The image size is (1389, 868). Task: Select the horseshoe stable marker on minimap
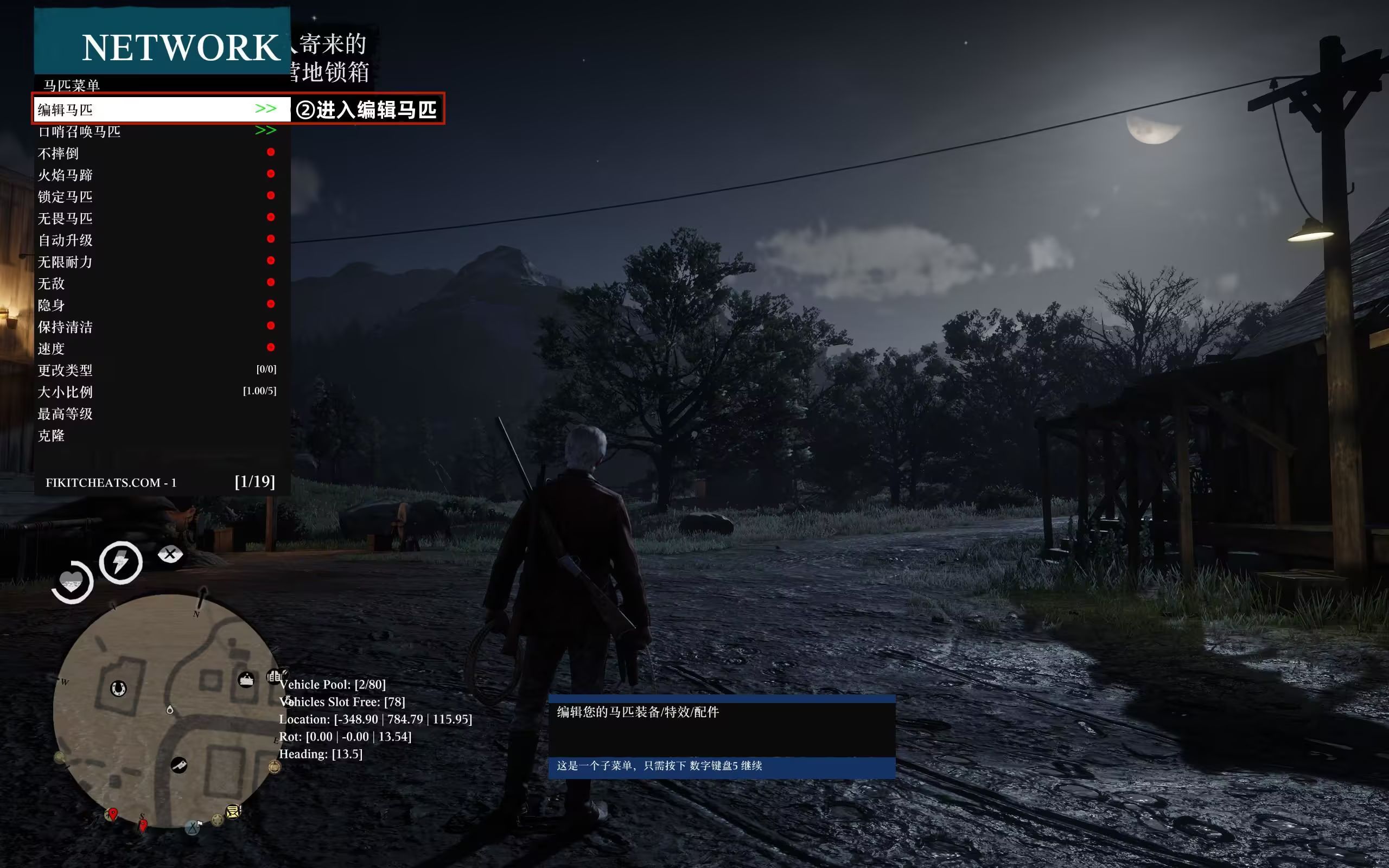click(118, 688)
